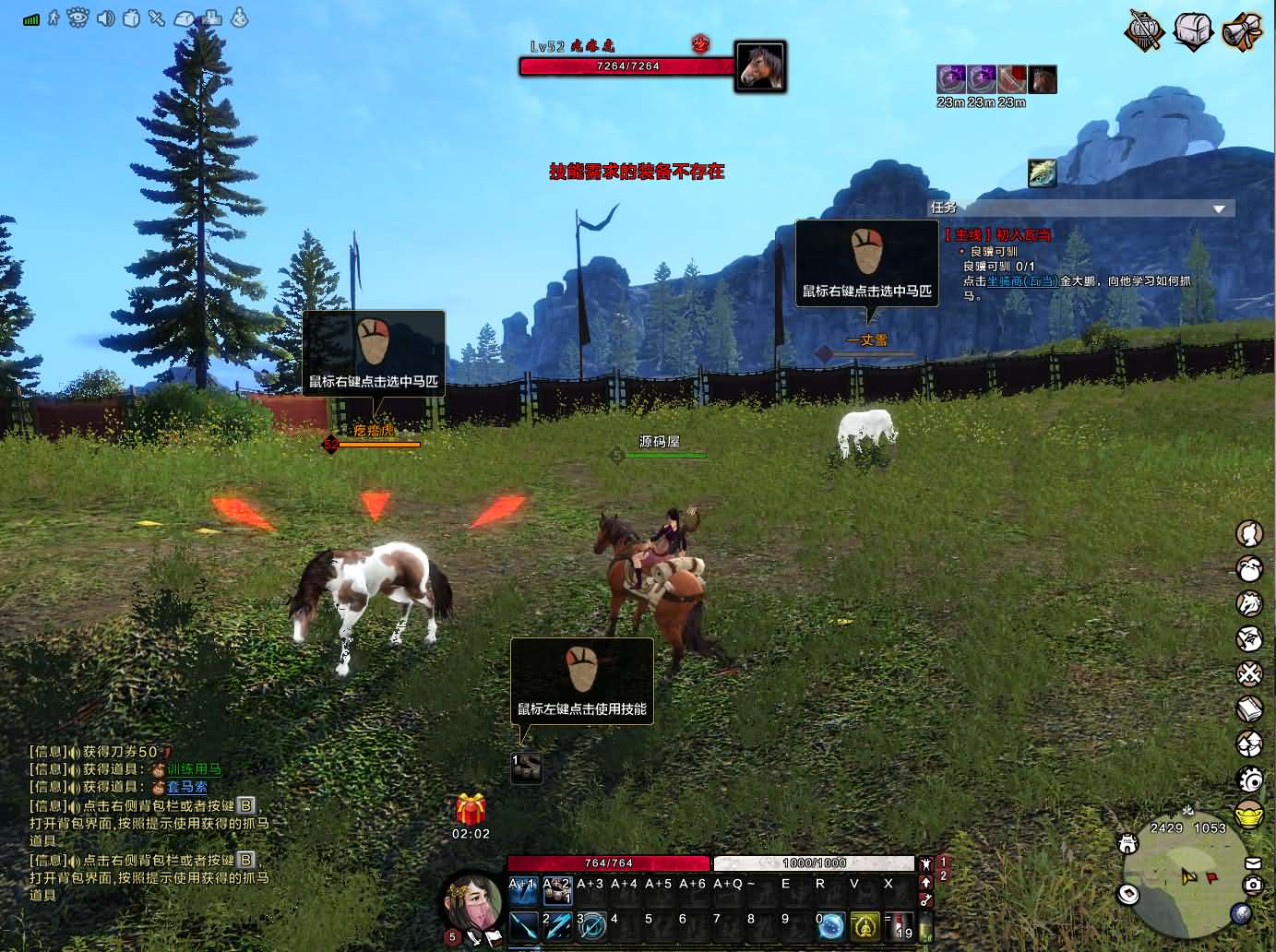Open the mail envelope by the minimap

tap(1252, 863)
